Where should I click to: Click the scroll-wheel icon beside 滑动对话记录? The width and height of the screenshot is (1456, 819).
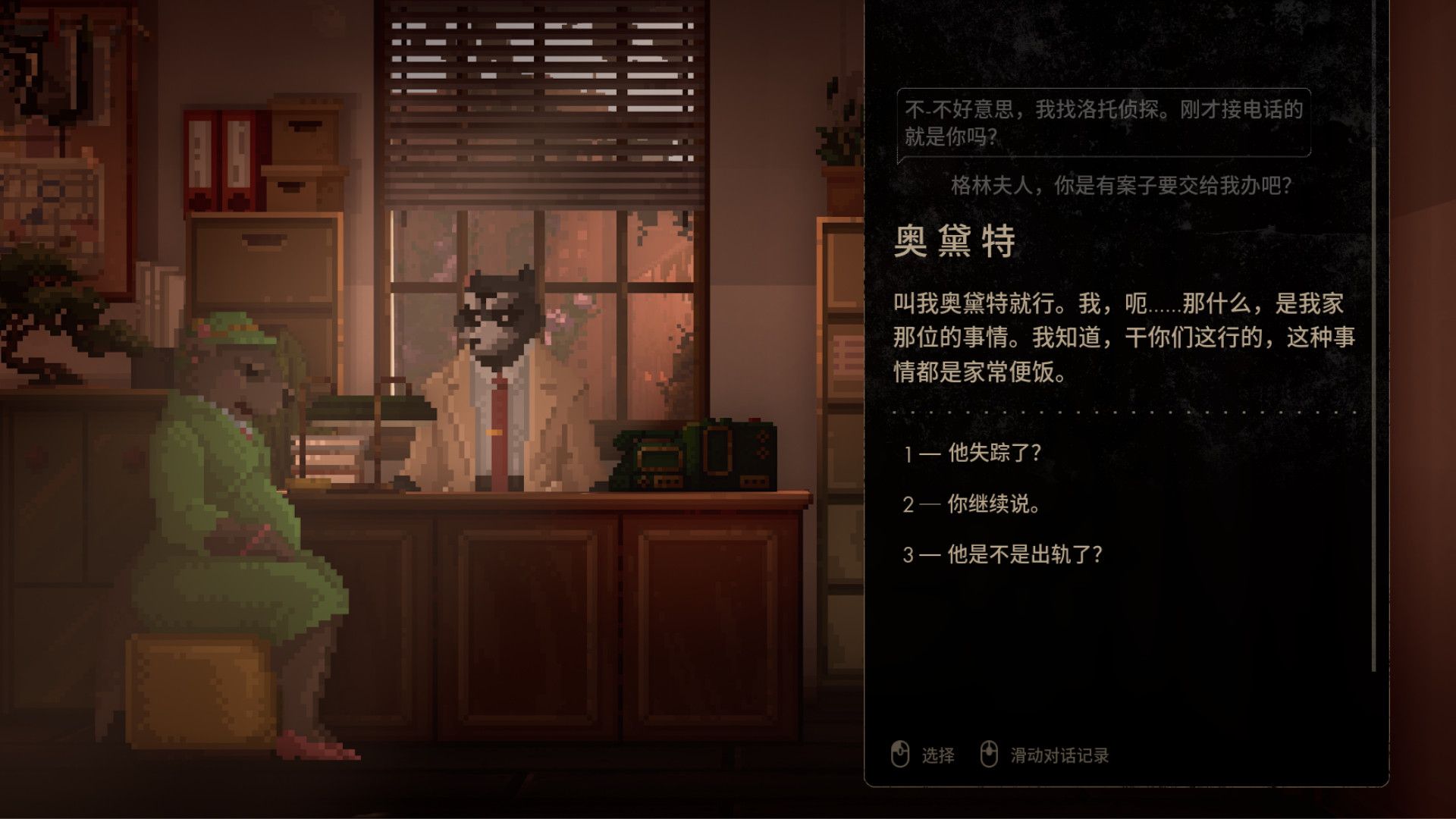point(990,755)
